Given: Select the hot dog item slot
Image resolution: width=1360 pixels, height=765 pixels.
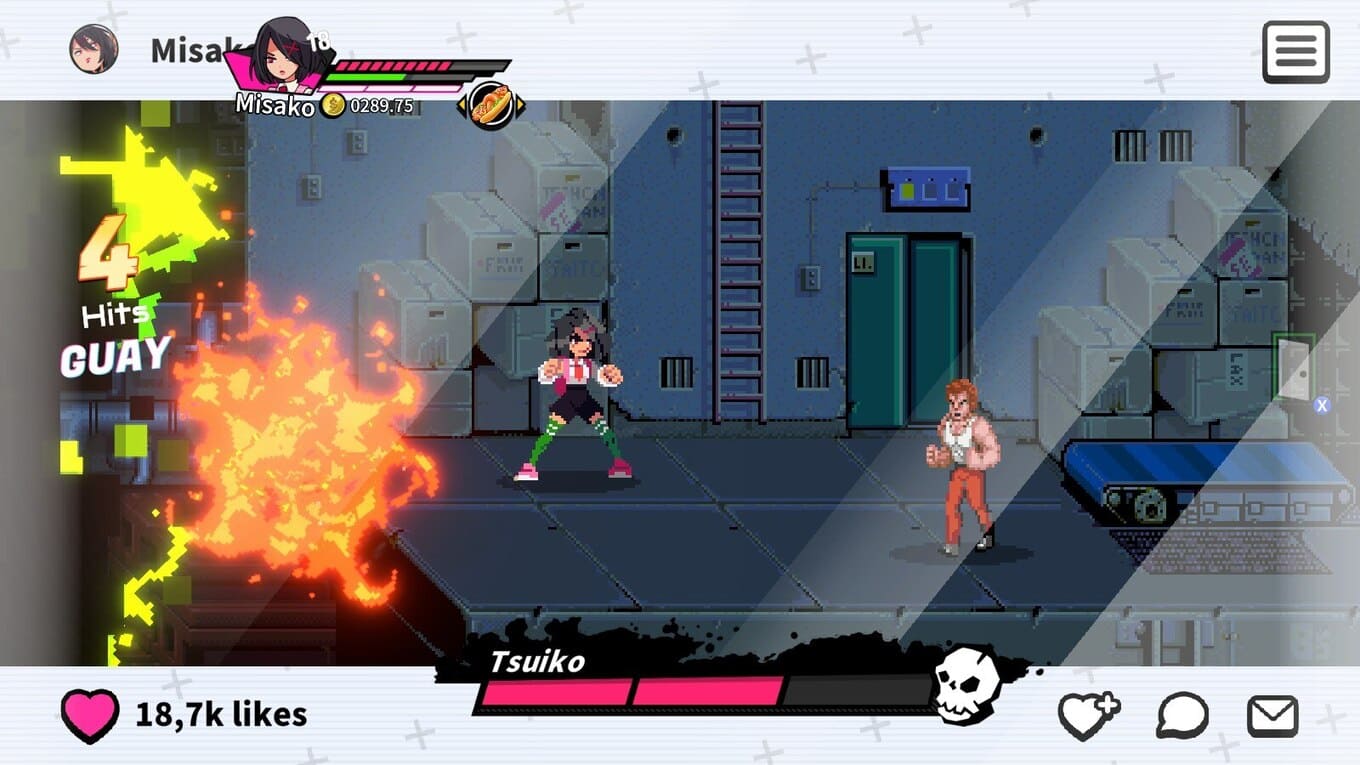Looking at the screenshot, I should pyautogui.click(x=491, y=103).
